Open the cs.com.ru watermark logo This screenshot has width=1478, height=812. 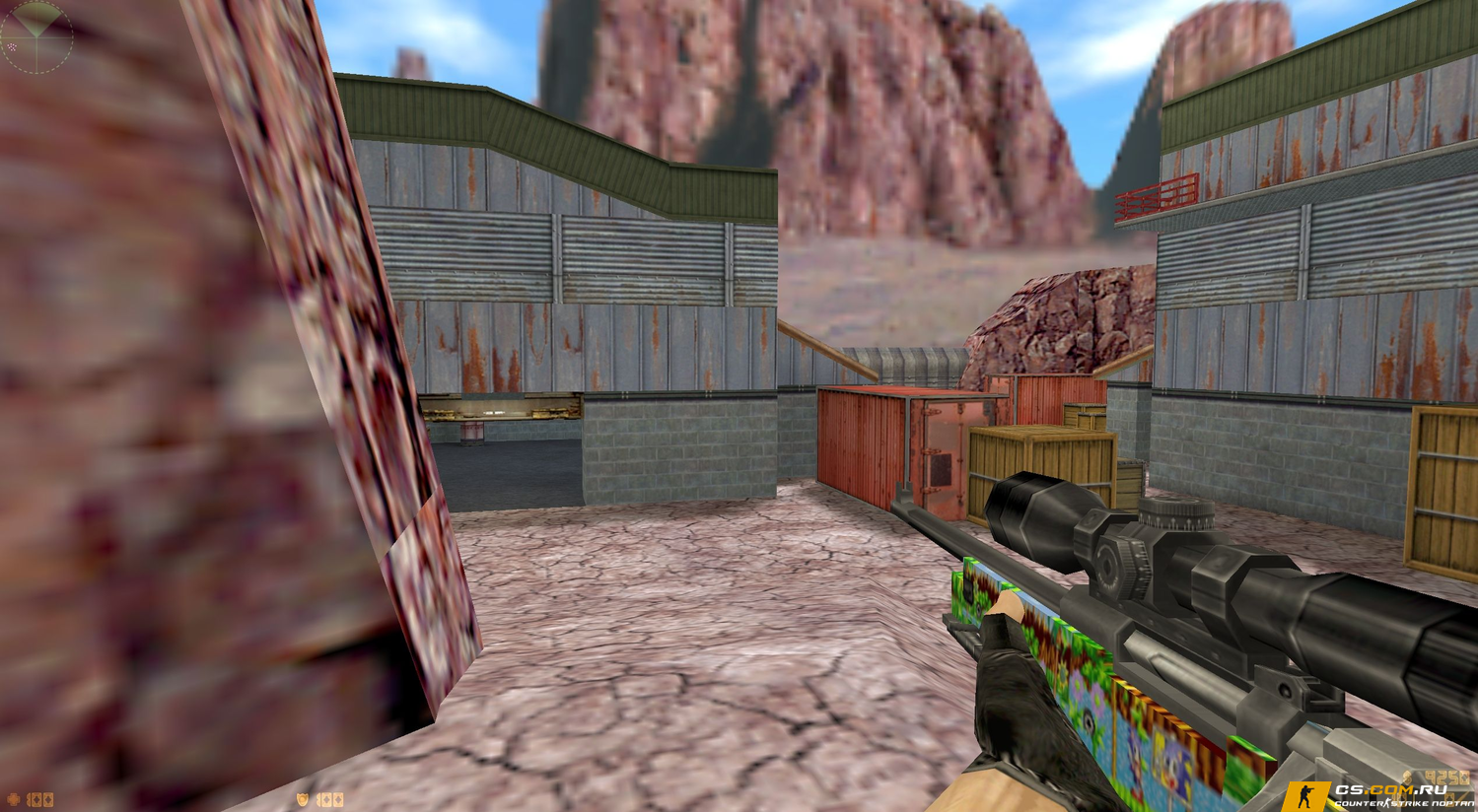click(x=1380, y=795)
